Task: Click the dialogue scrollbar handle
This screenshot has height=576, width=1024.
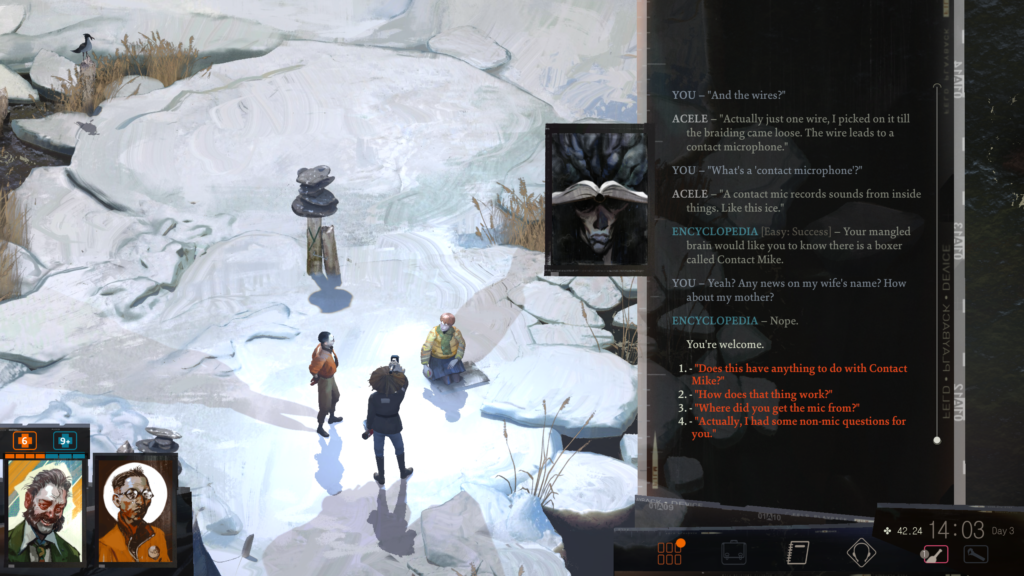Action: point(937,440)
